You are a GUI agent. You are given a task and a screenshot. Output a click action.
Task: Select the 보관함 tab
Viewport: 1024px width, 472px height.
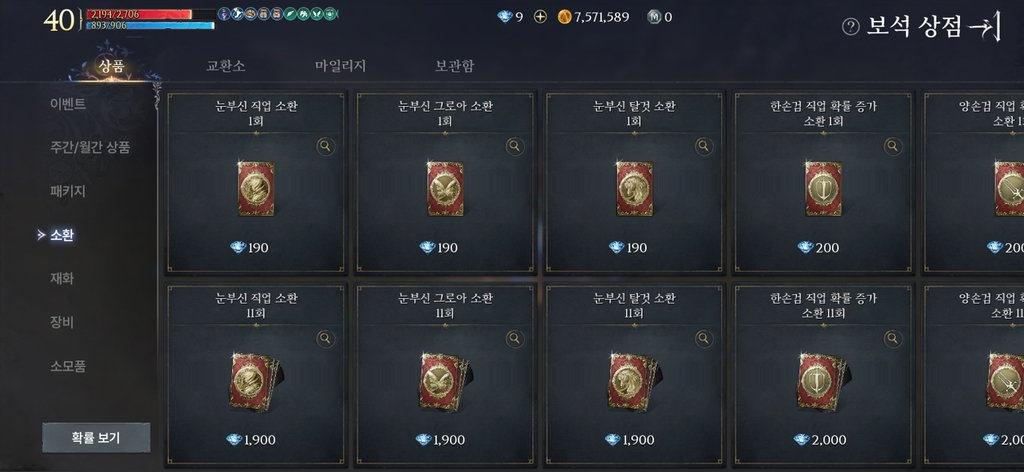tap(454, 66)
